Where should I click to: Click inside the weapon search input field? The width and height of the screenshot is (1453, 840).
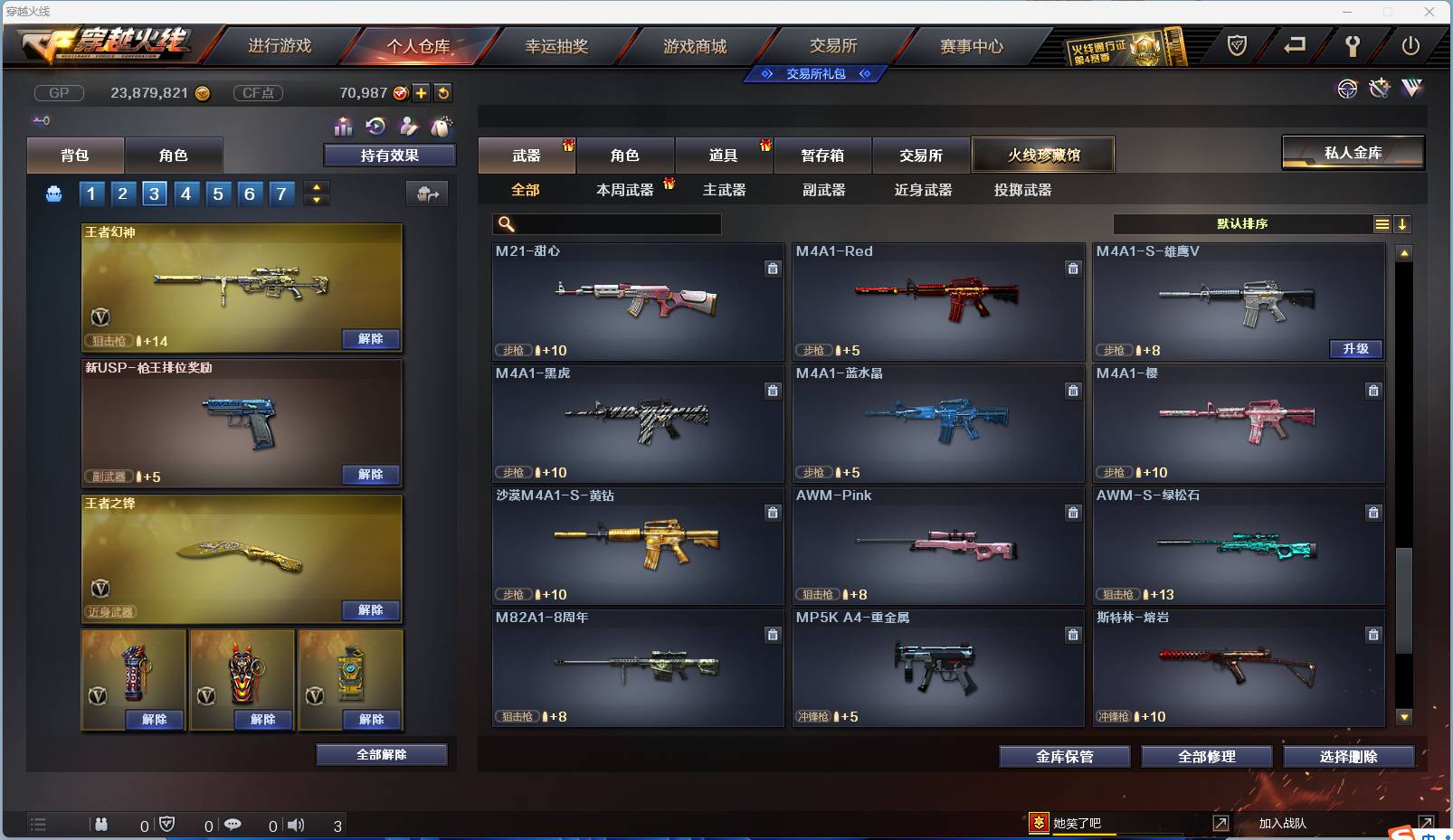606,223
